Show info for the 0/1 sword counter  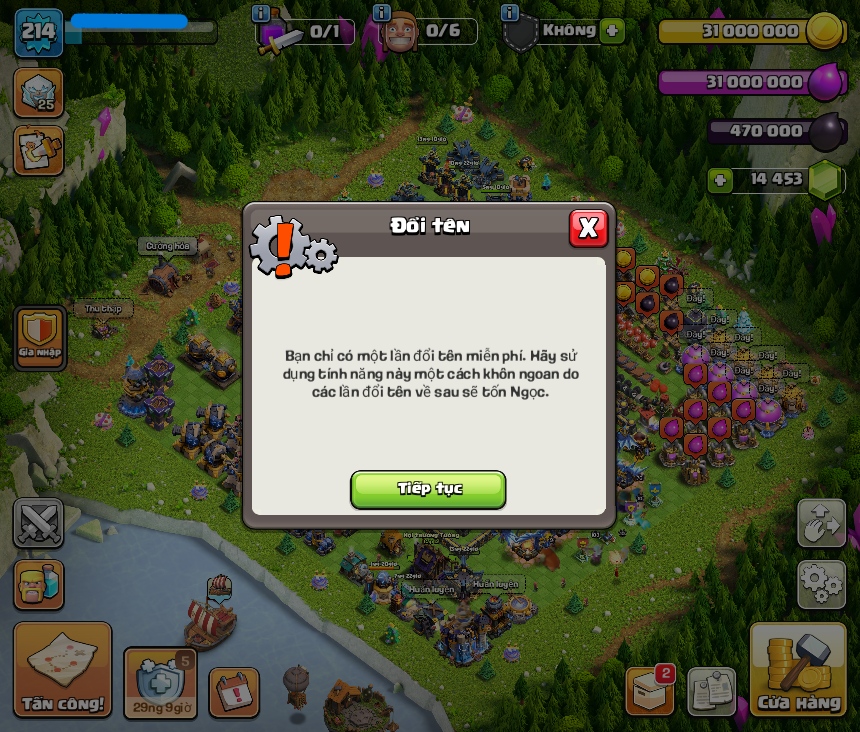pos(261,13)
